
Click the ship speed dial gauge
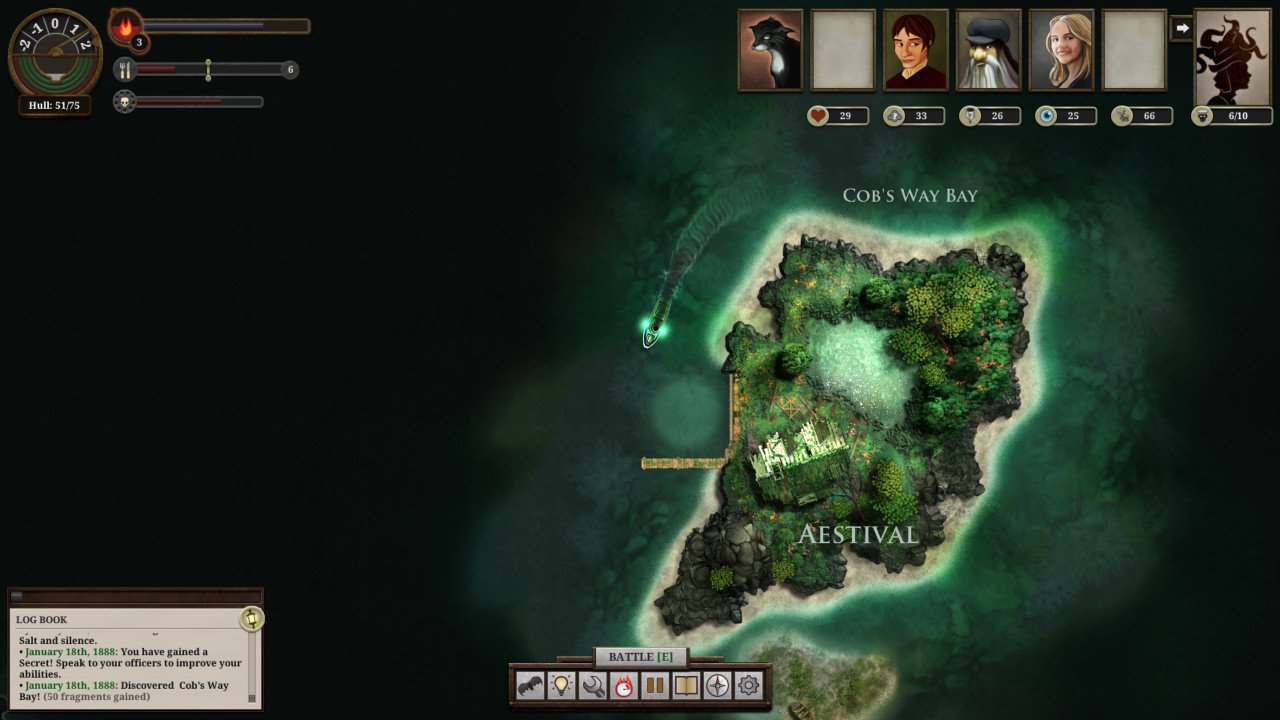(x=54, y=52)
